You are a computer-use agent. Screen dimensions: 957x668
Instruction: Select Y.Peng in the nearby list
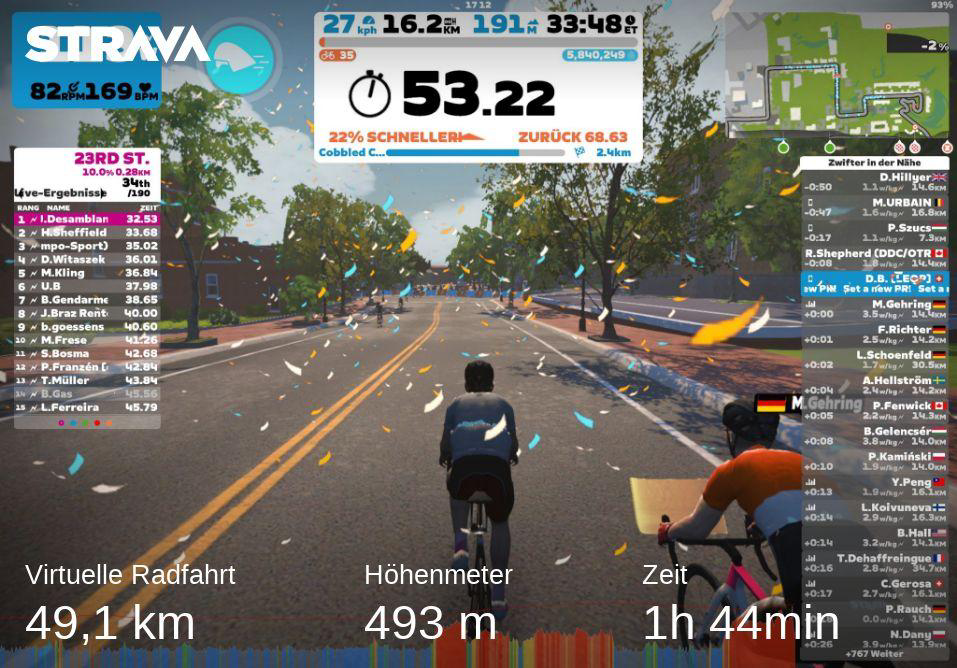tap(875, 487)
